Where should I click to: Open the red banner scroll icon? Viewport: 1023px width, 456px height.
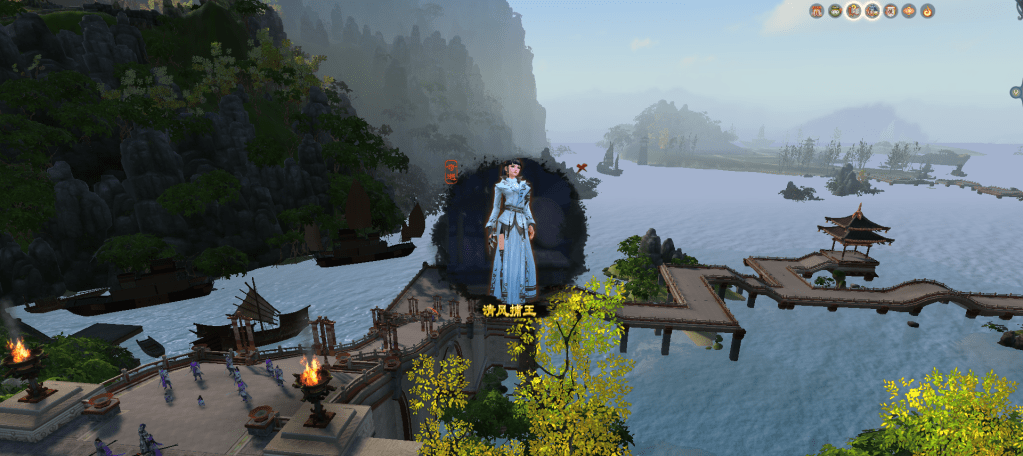pyautogui.click(x=890, y=11)
